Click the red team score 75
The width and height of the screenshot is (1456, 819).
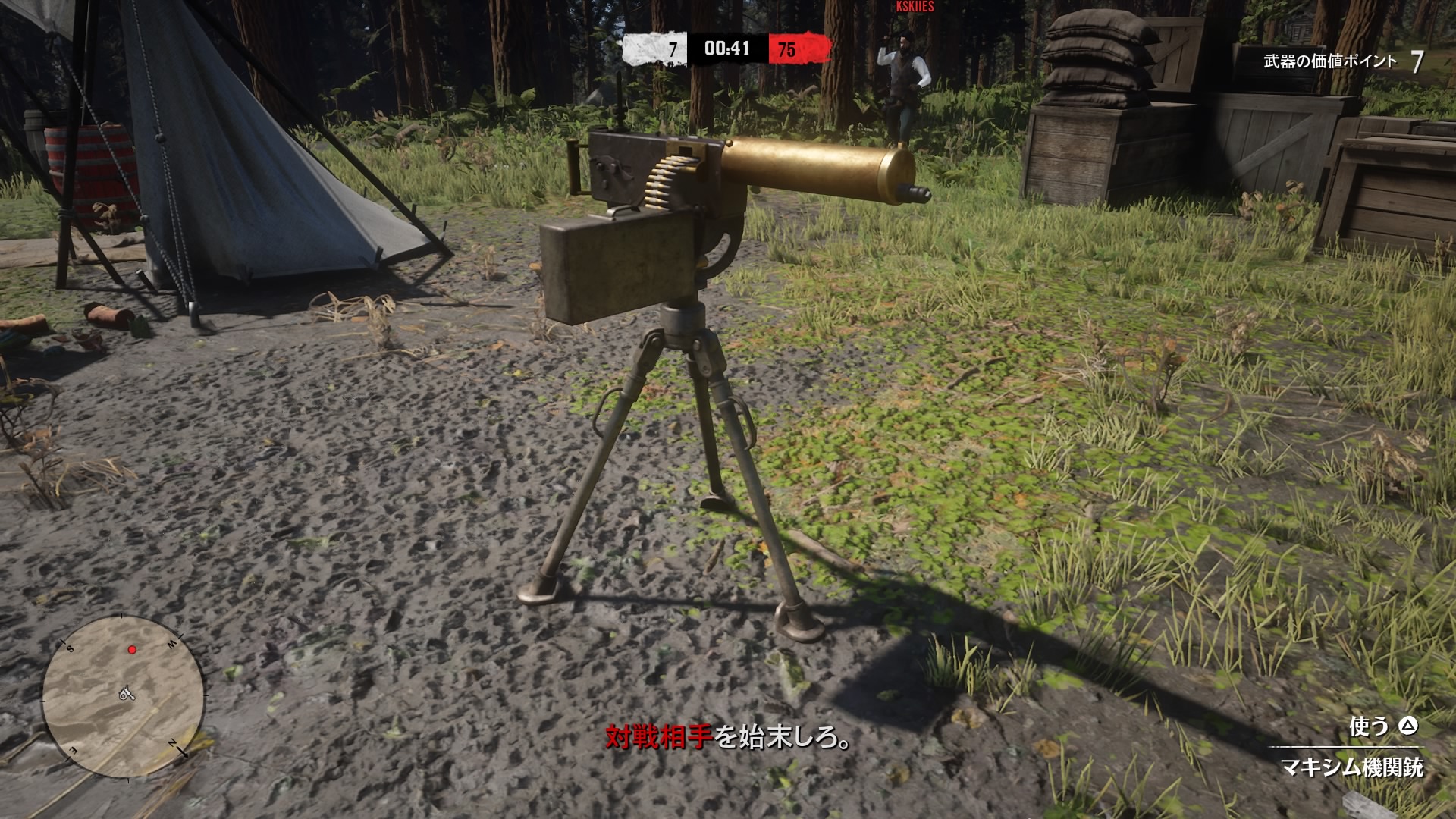(x=786, y=47)
